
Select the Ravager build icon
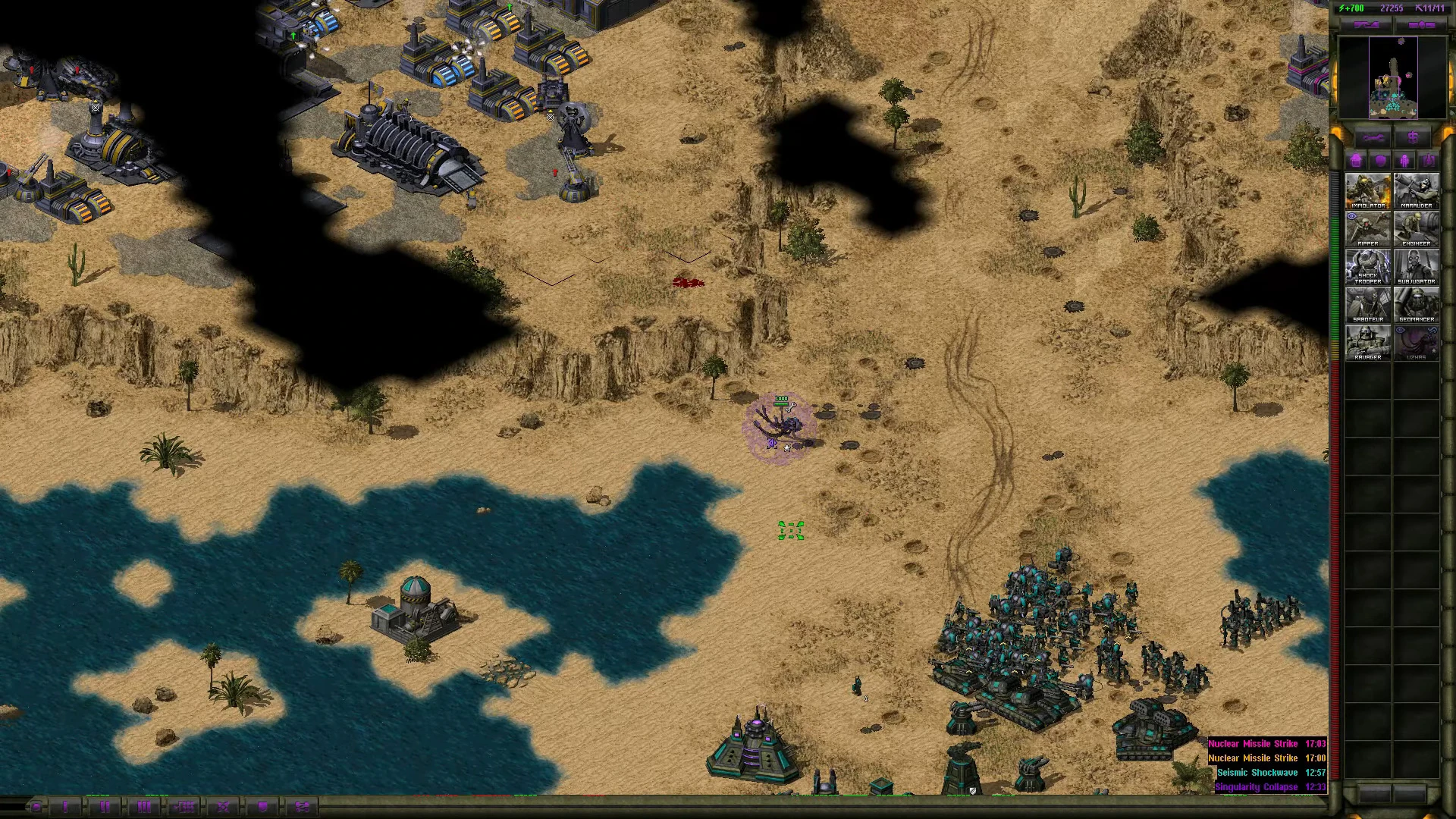(x=1368, y=342)
